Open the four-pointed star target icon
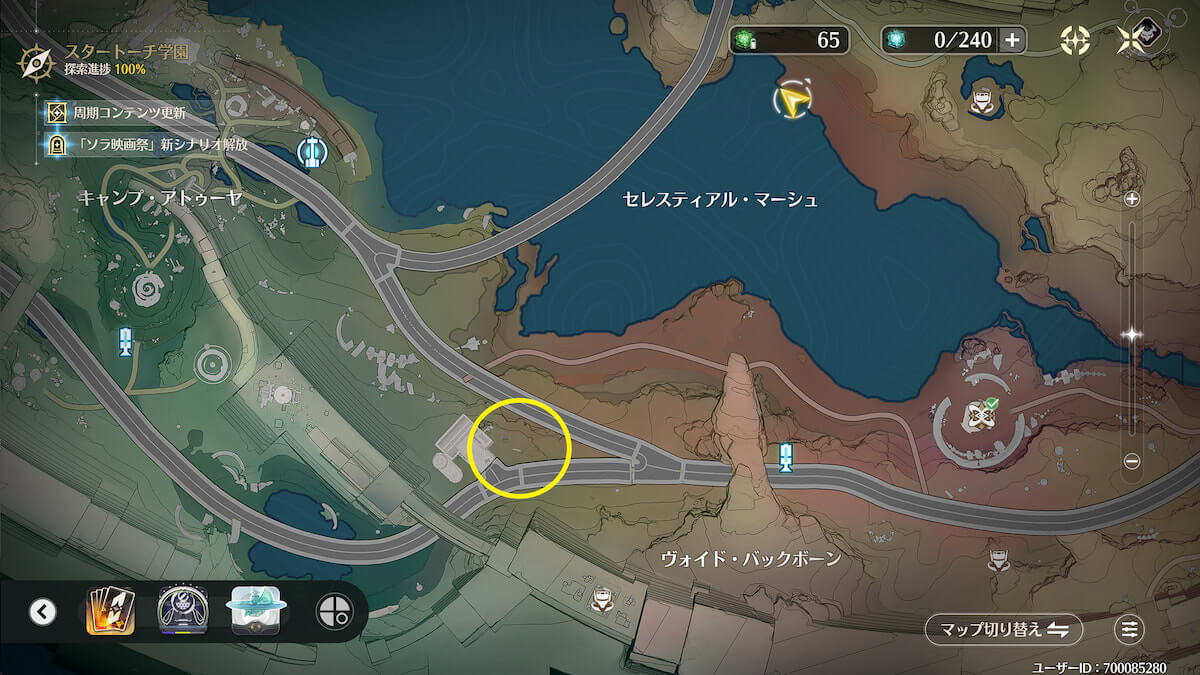Image resolution: width=1200 pixels, height=675 pixels. [1075, 40]
